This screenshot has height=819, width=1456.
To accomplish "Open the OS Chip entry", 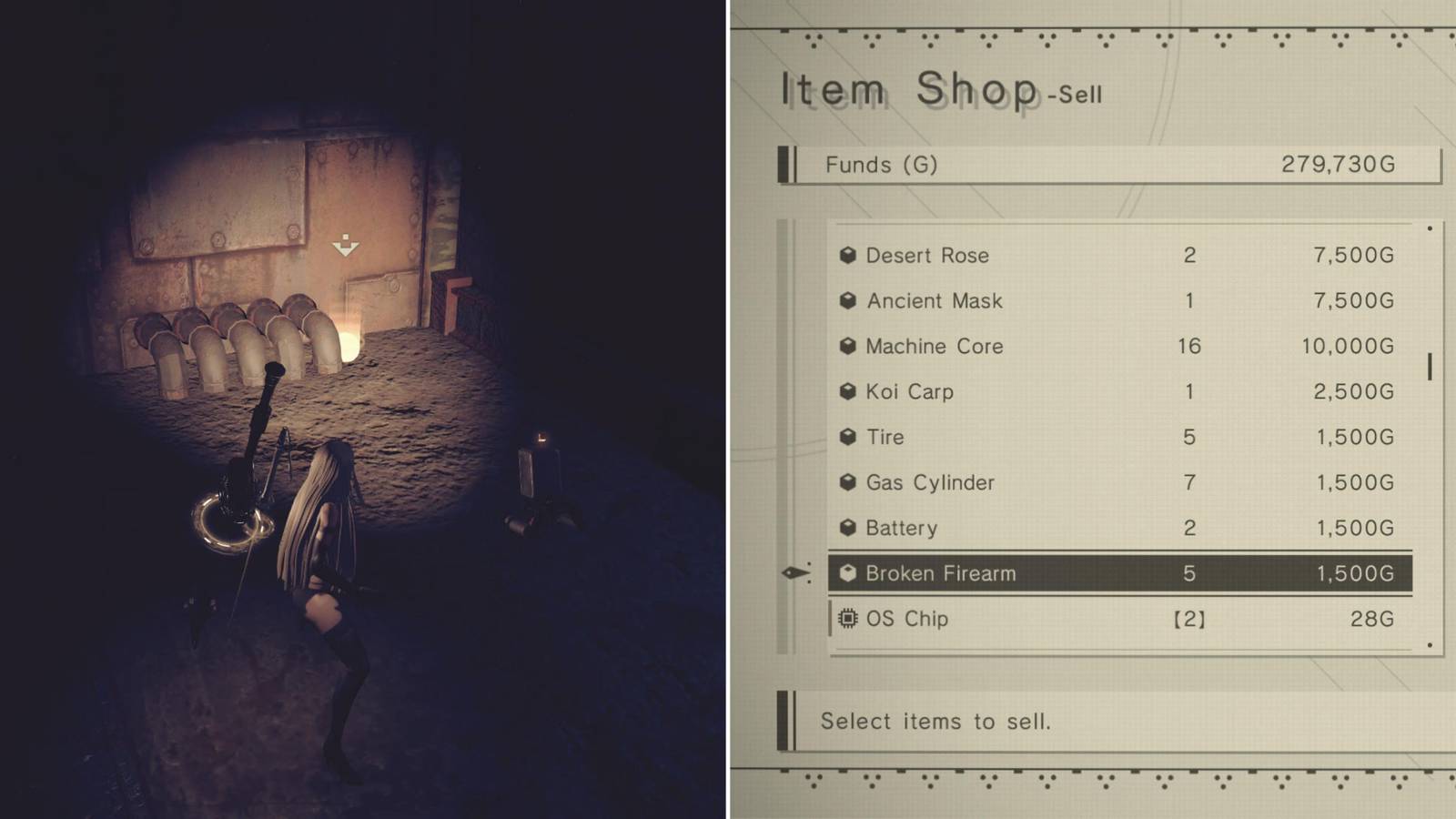I will [x=1119, y=619].
